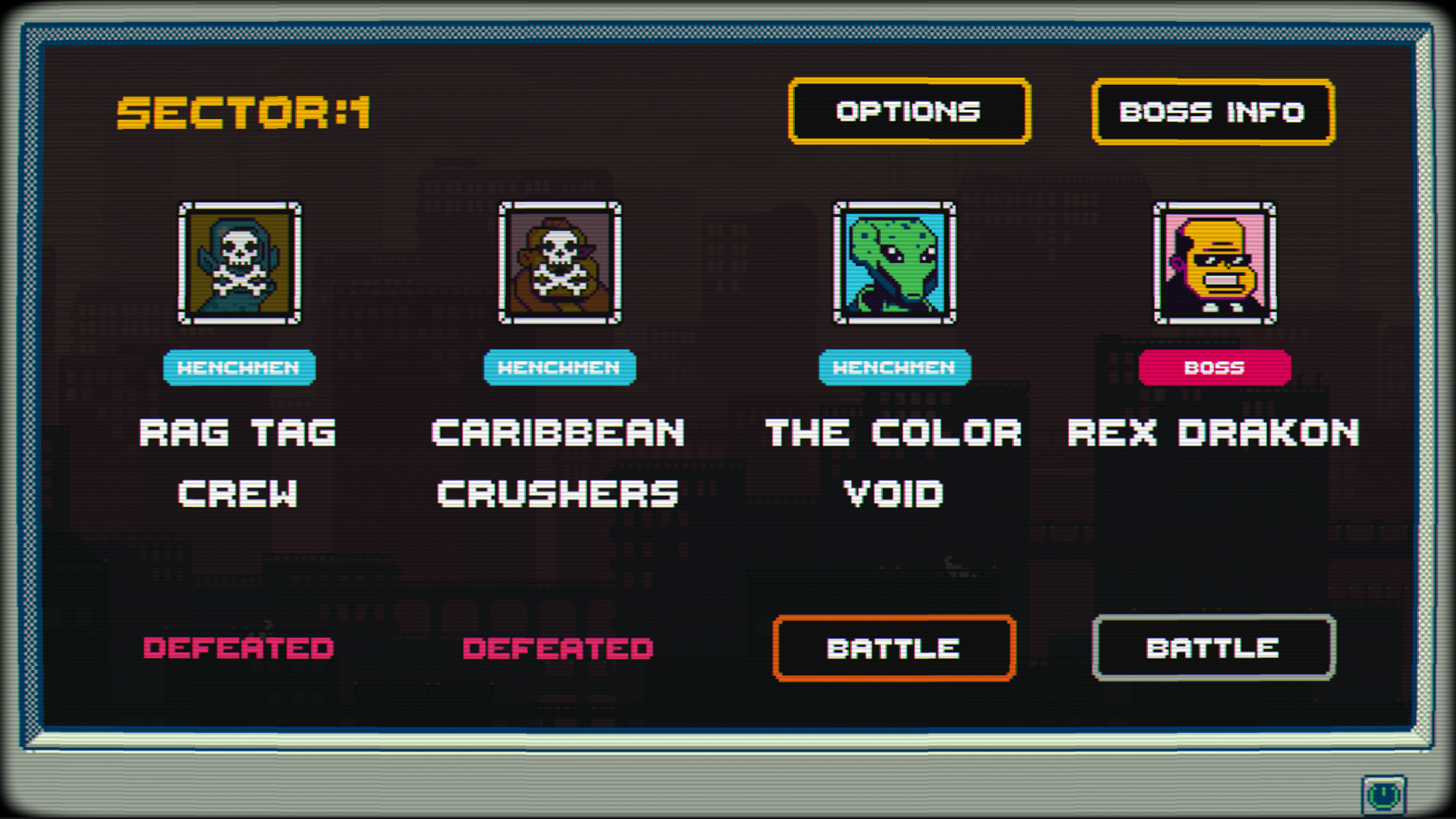Click the DEFEATED label under Rag Tag Crew
Viewport: 1456px width, 819px height.
pyautogui.click(x=239, y=648)
